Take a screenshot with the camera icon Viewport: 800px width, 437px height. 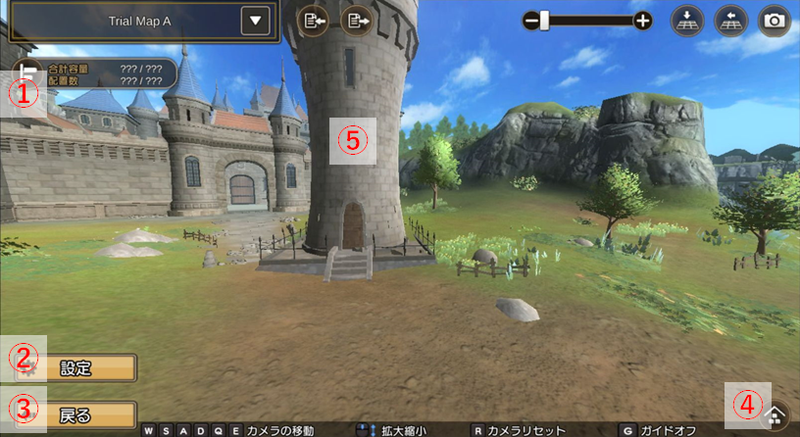pyautogui.click(x=773, y=20)
